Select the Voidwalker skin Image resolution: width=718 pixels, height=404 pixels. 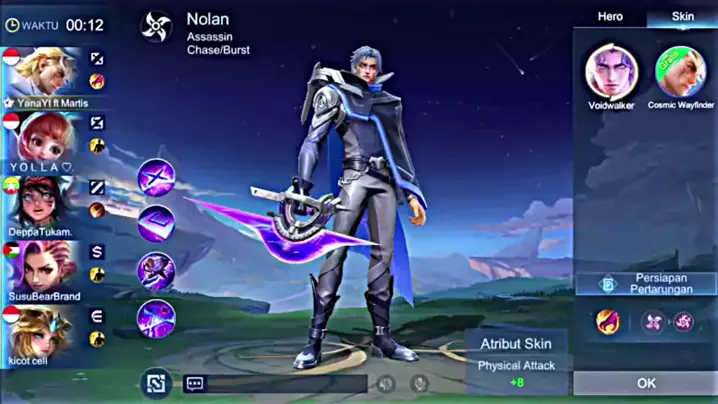(611, 71)
